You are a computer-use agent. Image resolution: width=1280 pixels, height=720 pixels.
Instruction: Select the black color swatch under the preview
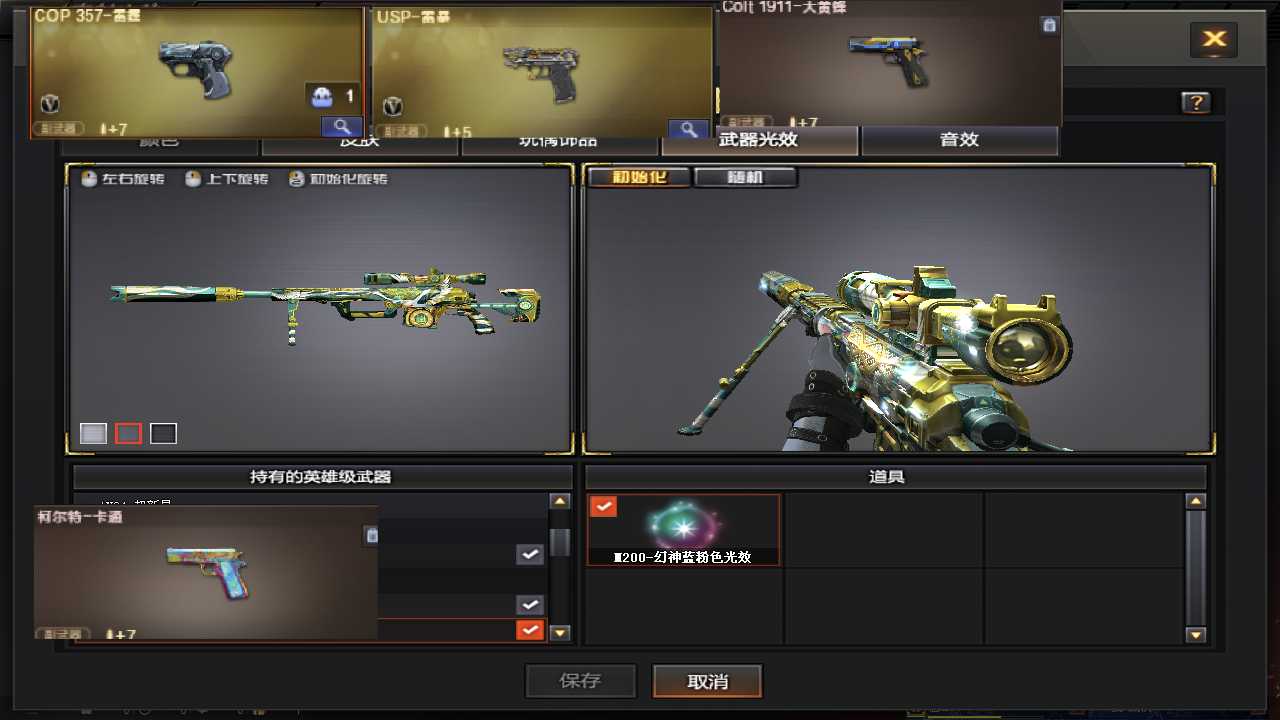coord(163,432)
